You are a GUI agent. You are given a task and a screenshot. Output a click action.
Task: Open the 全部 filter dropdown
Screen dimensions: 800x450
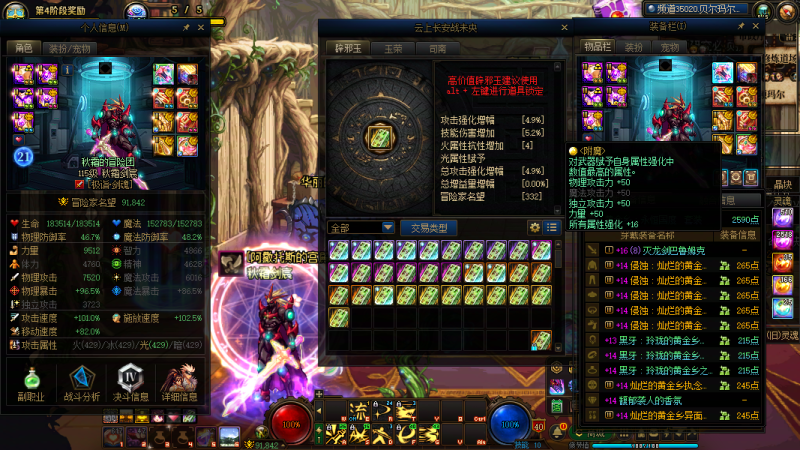coord(362,227)
